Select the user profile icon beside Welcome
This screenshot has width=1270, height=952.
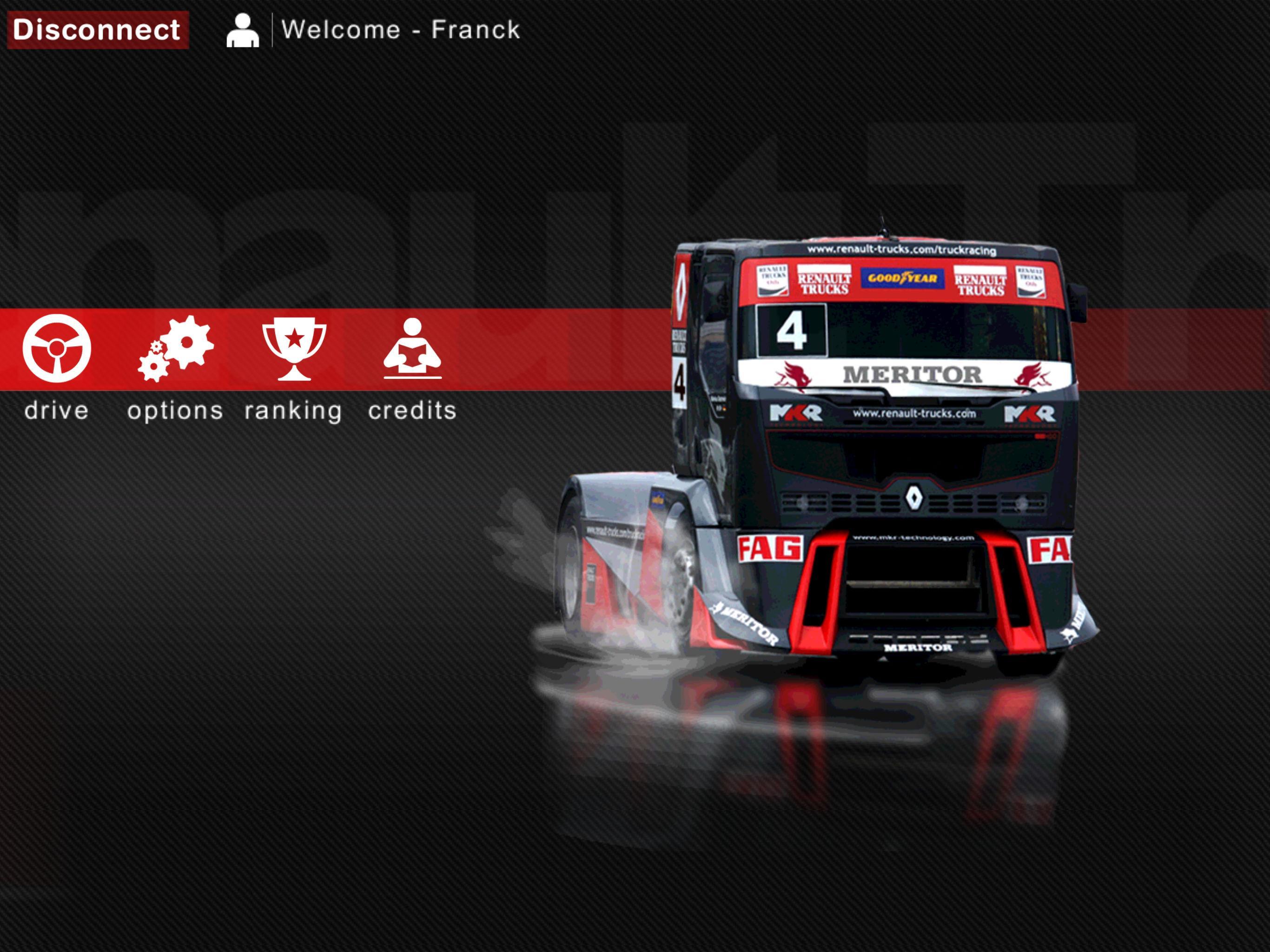pos(242,30)
